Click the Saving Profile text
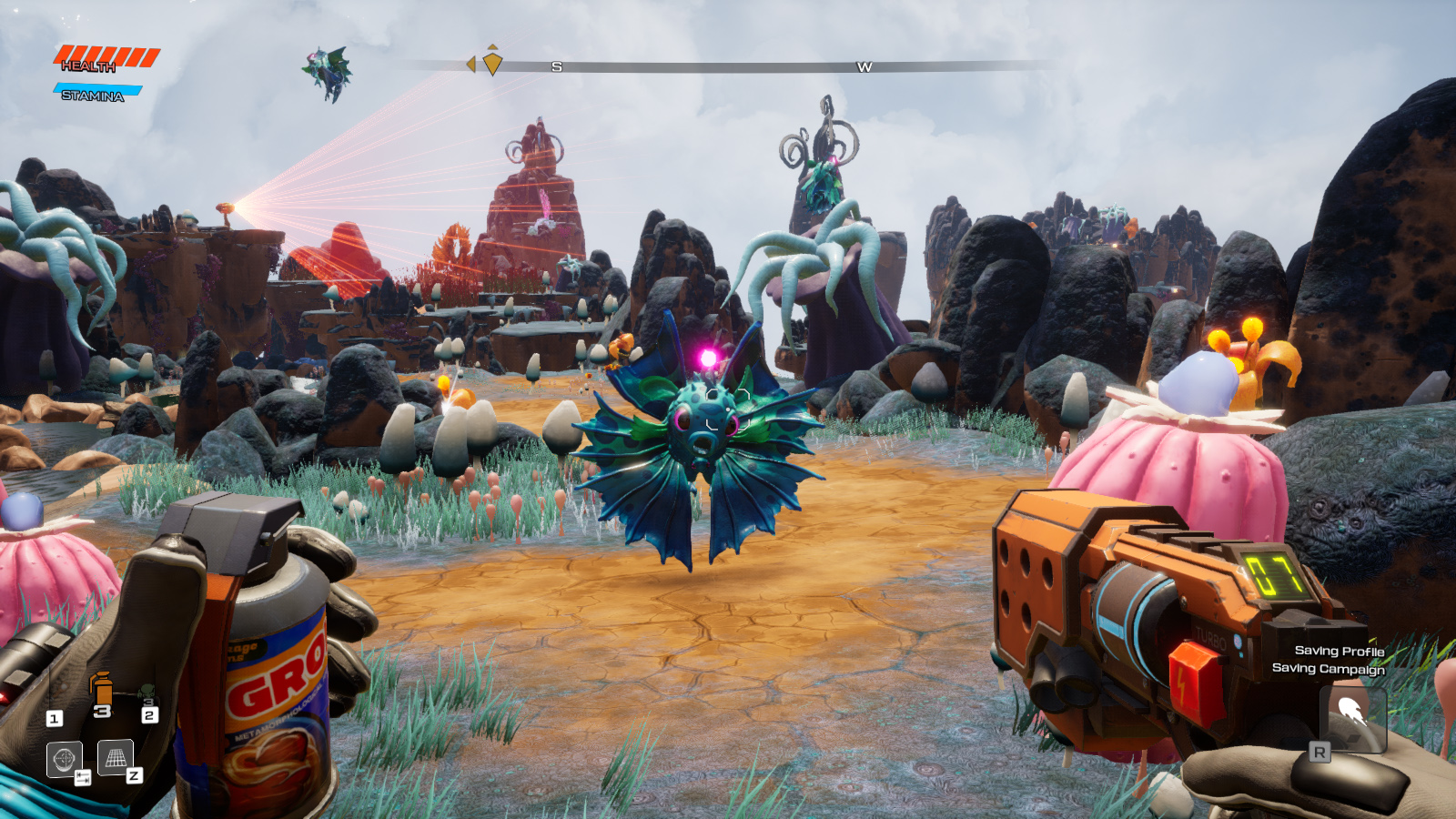The width and height of the screenshot is (1456, 819). click(x=1339, y=652)
